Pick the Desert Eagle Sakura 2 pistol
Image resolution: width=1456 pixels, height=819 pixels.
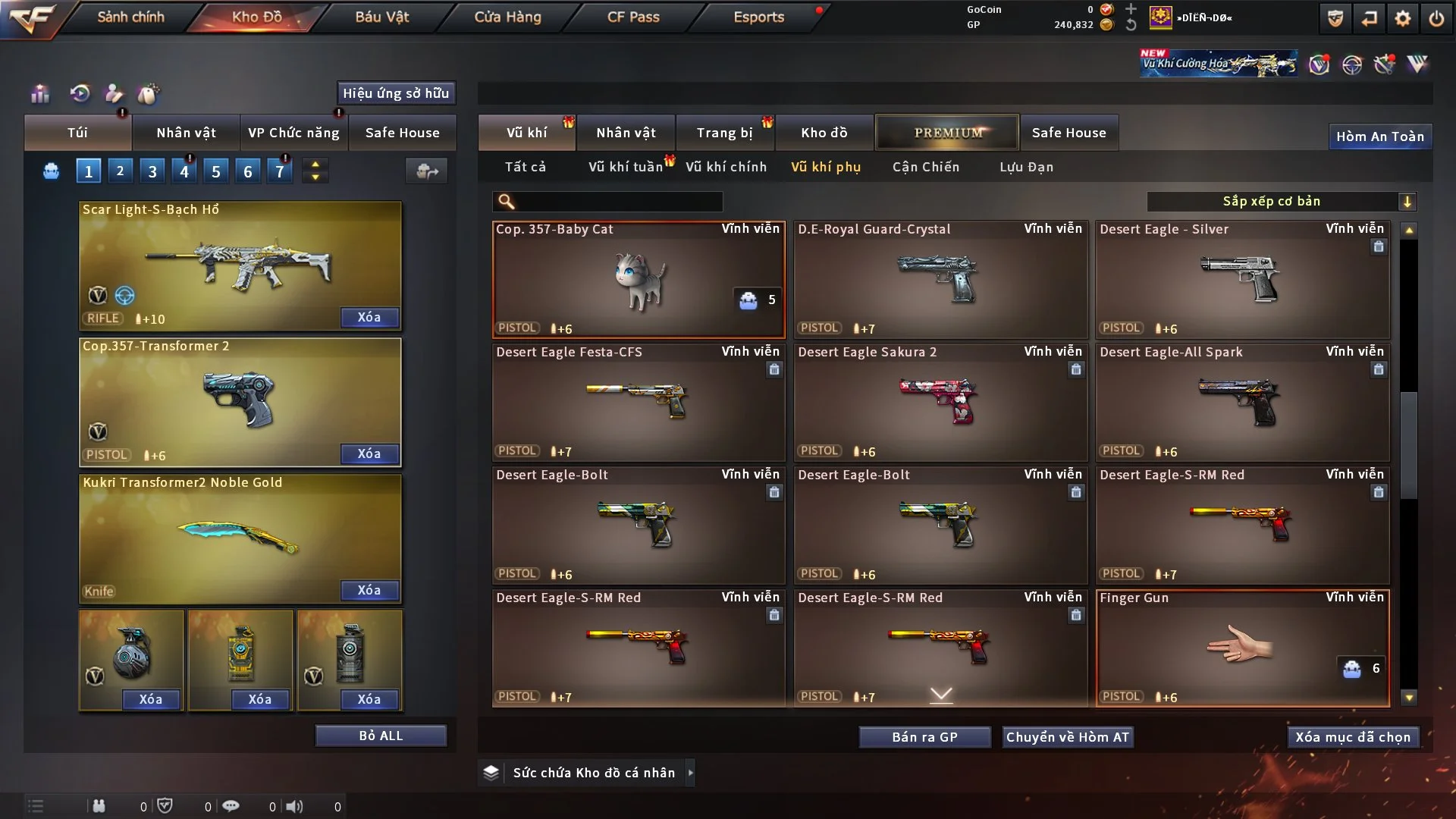tap(940, 402)
